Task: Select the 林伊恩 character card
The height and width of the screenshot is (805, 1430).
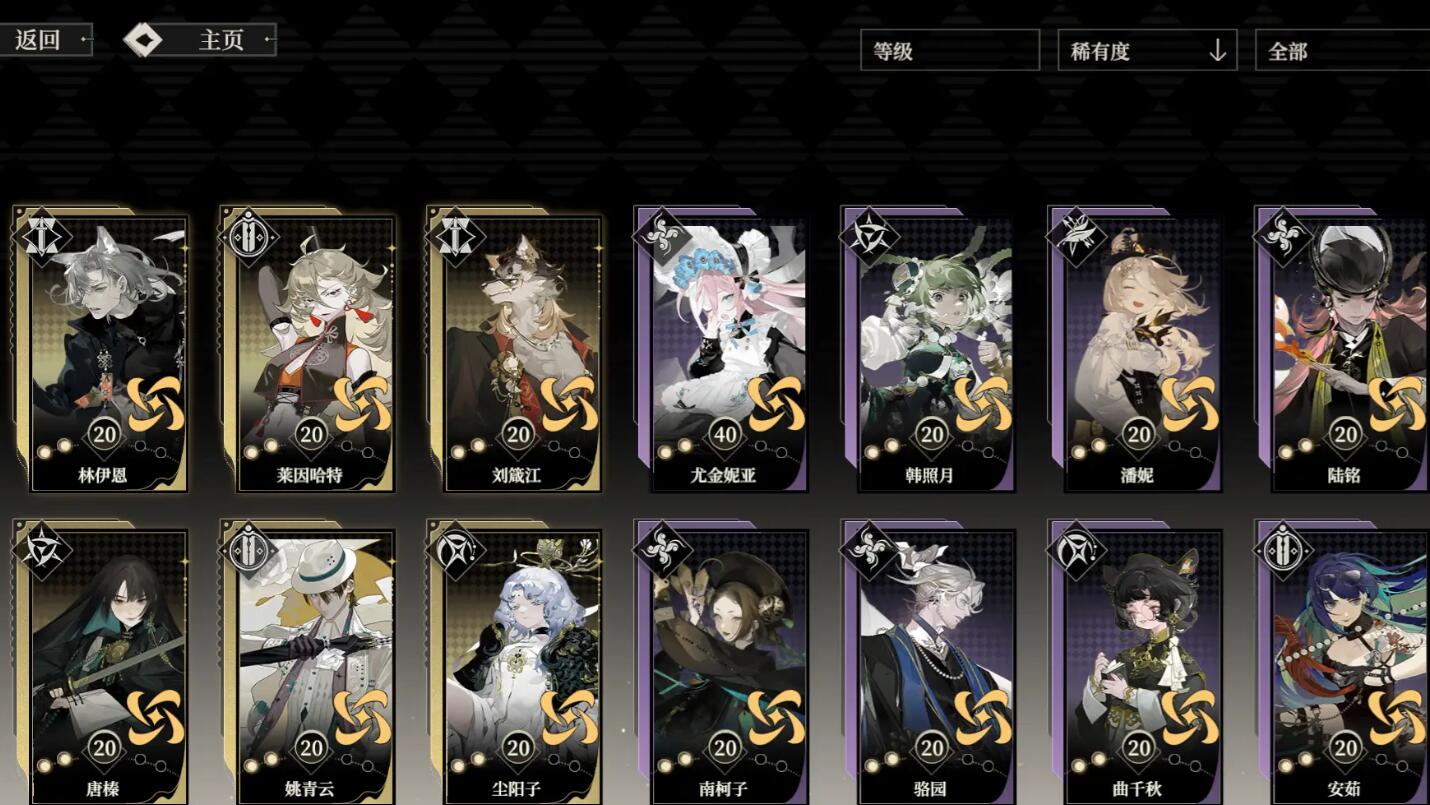Action: coord(106,350)
